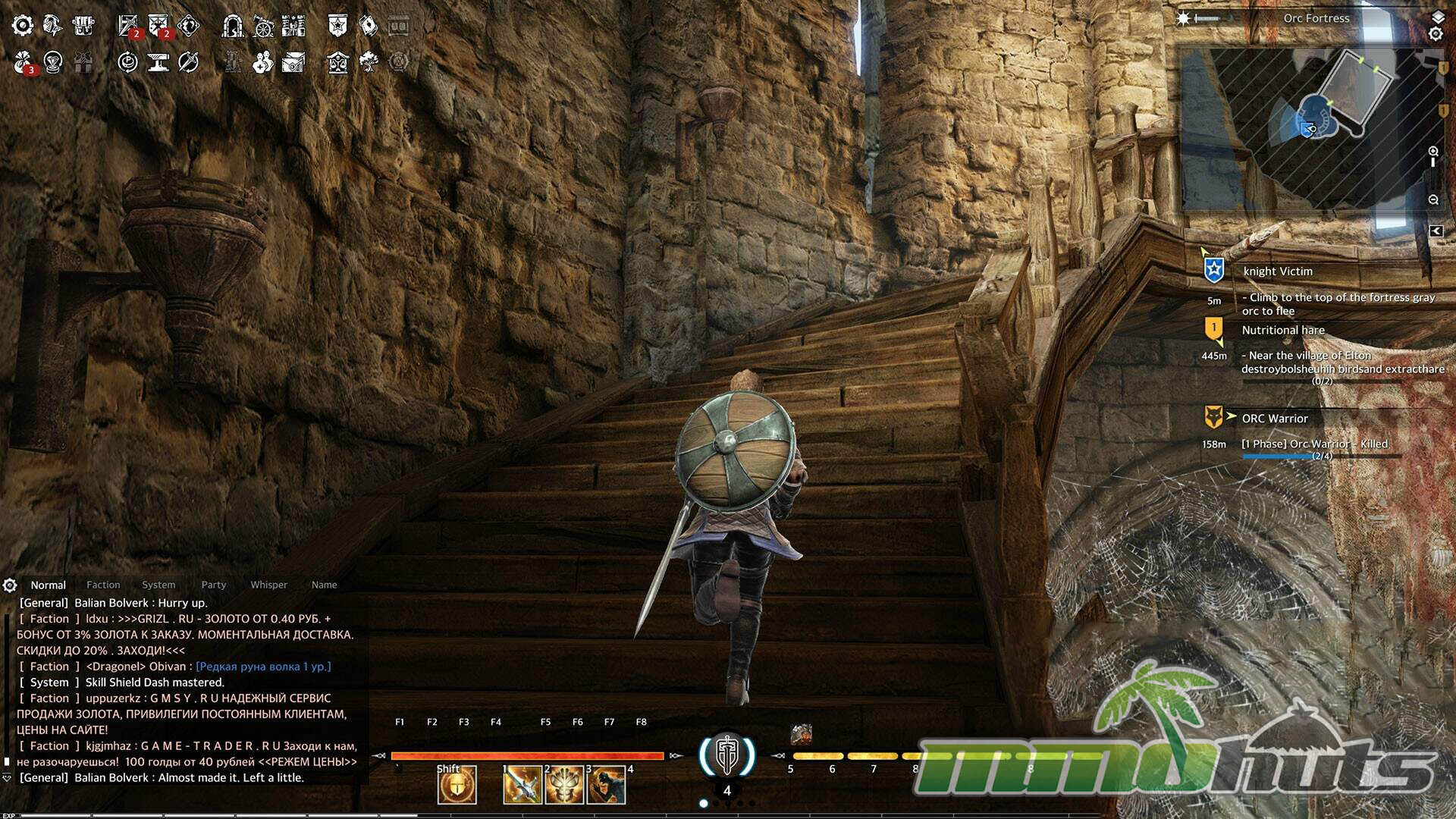Open the mail envelopes icon
The width and height of the screenshot is (1456, 819).
click(293, 62)
